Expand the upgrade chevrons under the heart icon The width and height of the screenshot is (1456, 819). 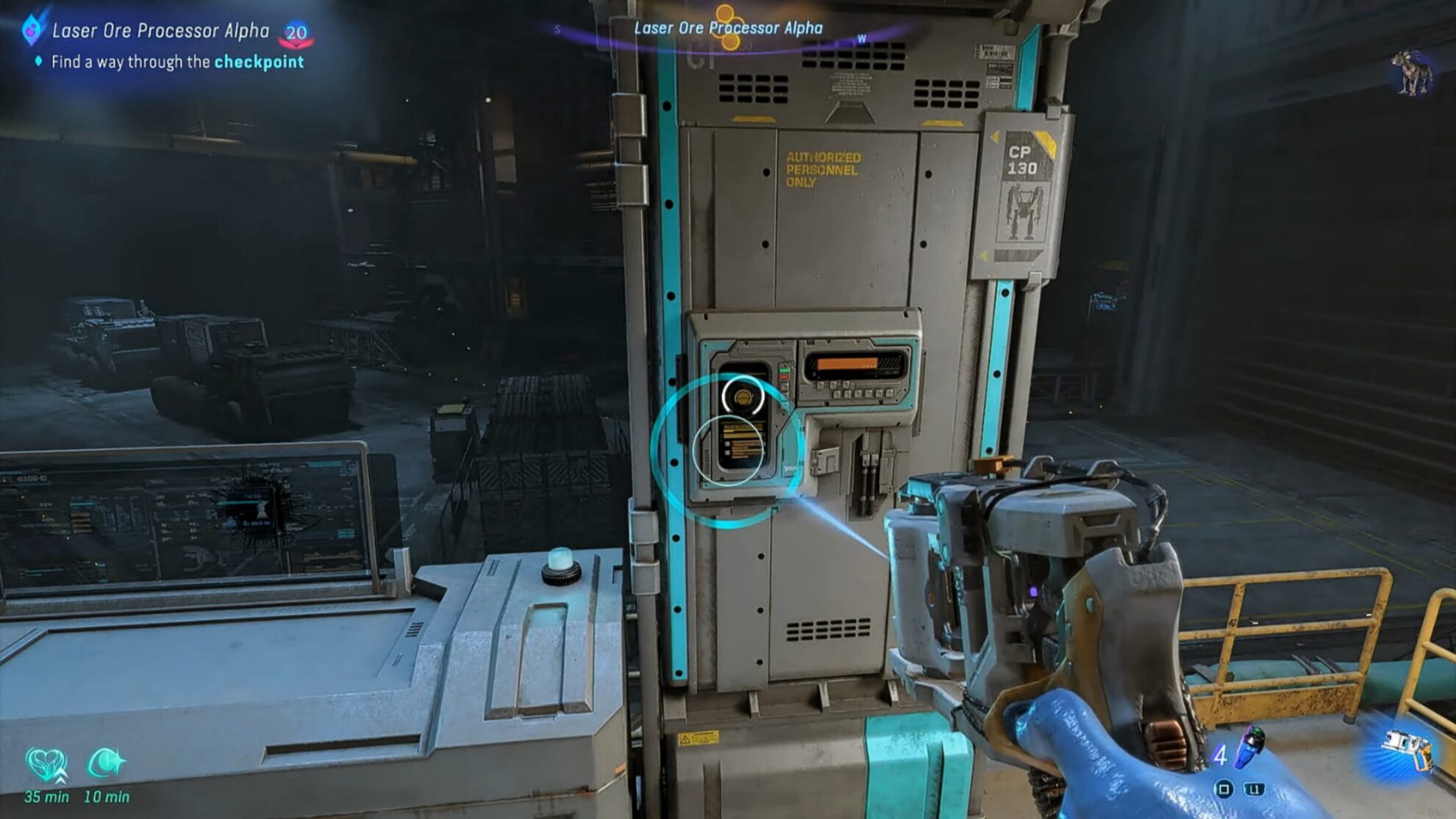(x=61, y=778)
